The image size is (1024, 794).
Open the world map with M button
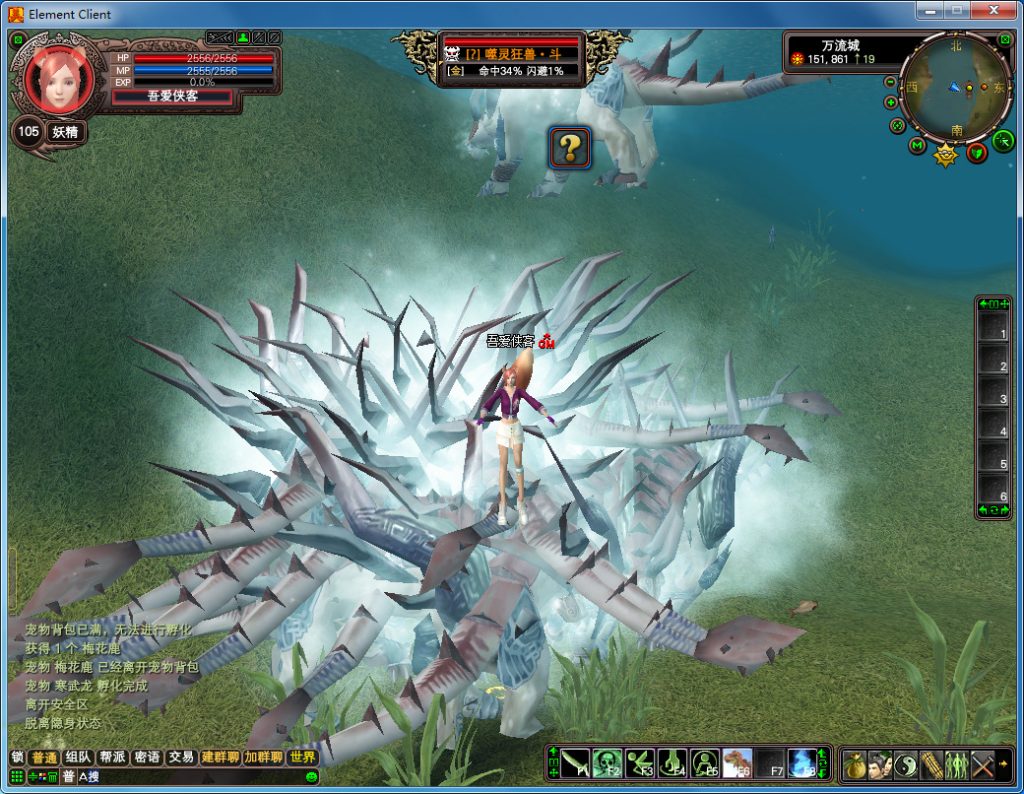(917, 146)
